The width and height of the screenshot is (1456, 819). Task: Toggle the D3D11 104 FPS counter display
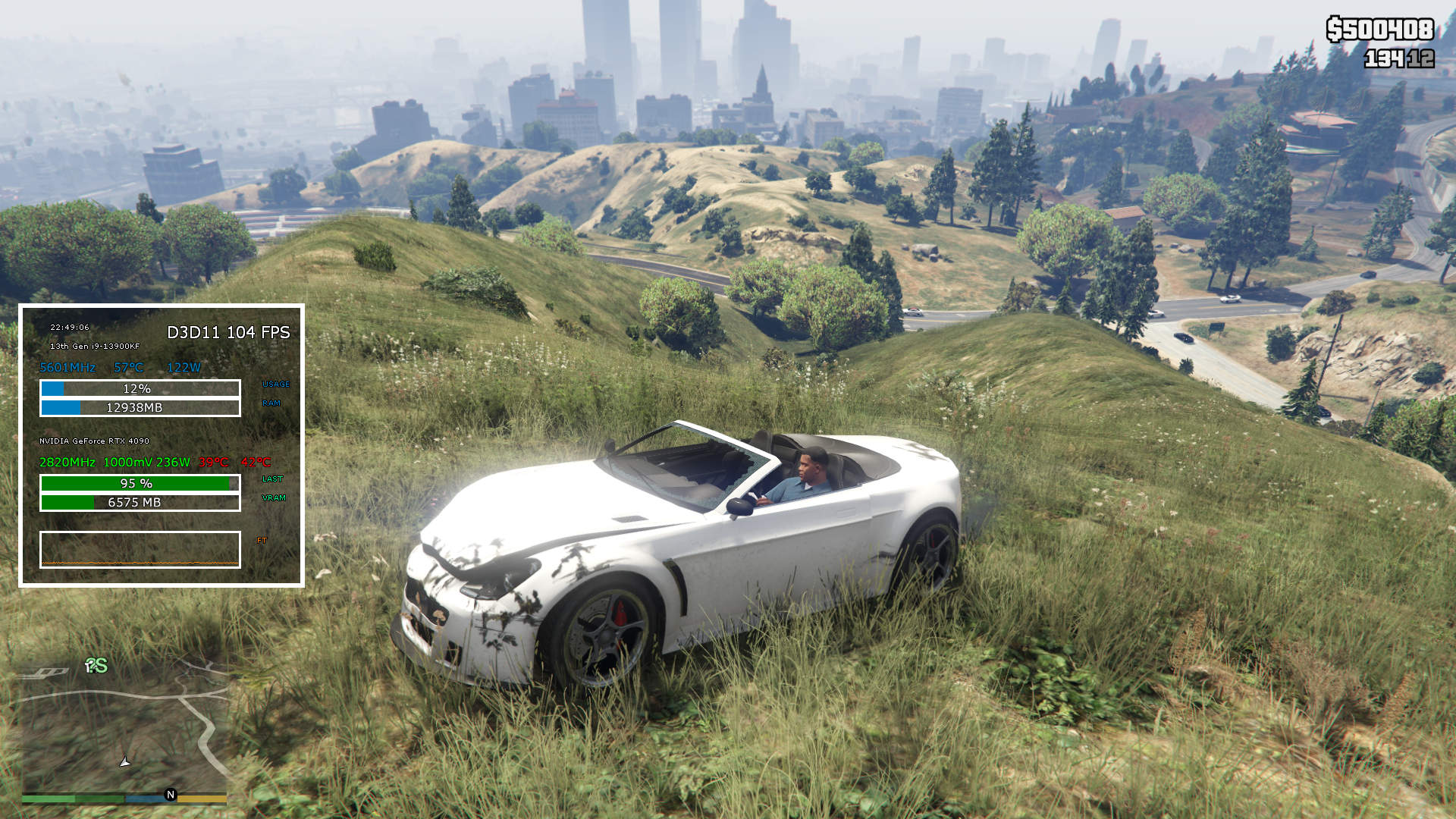227,332
